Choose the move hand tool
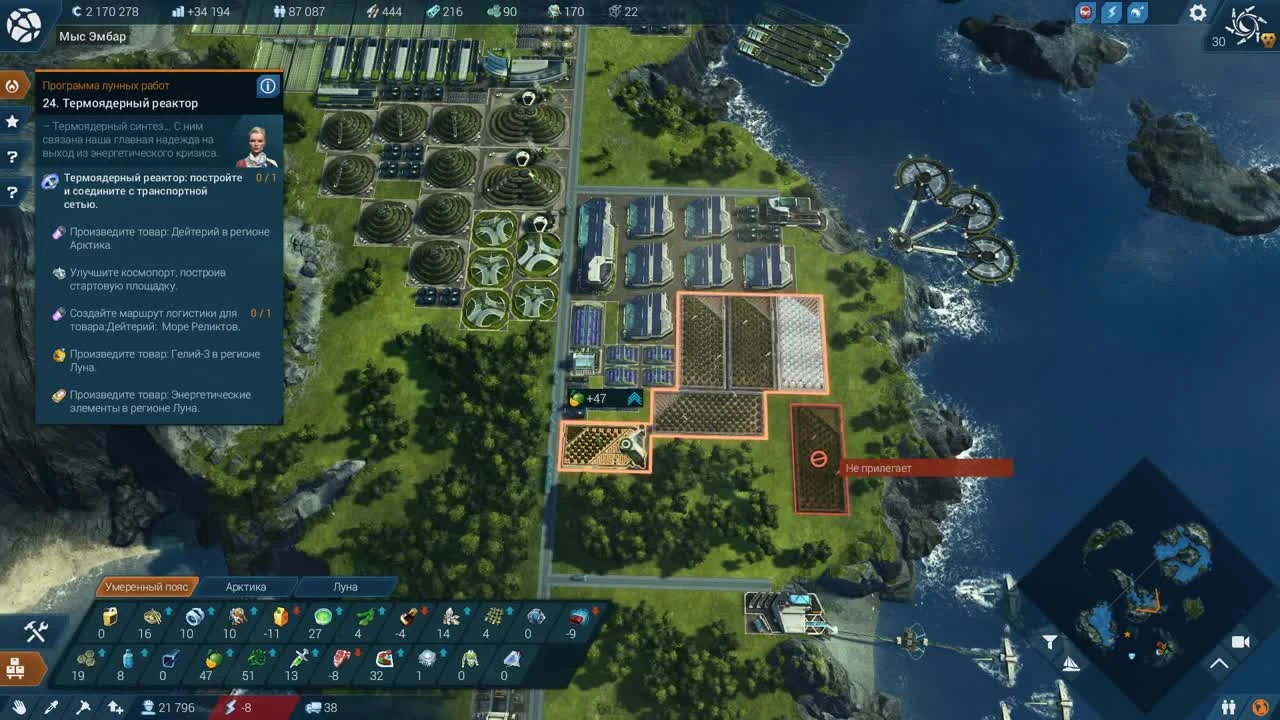Viewport: 1280px width, 720px height. (20, 707)
